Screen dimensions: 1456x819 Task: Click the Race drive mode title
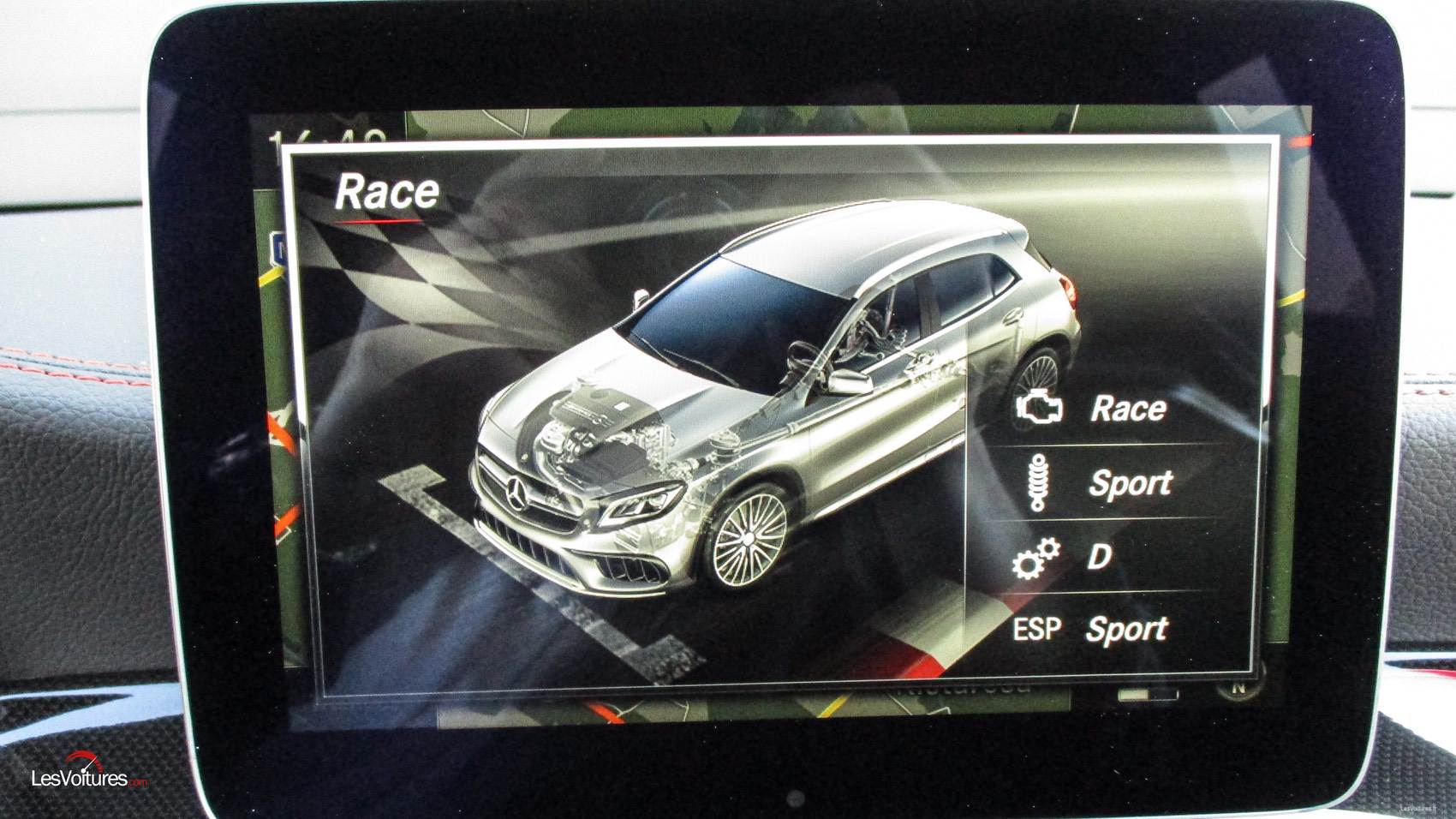(x=386, y=192)
